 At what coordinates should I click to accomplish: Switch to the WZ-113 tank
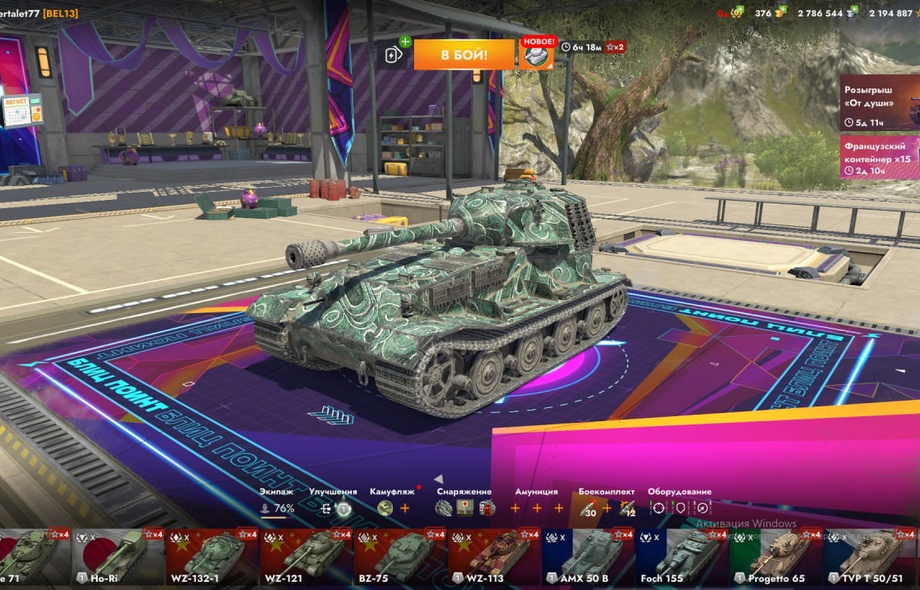[497, 556]
